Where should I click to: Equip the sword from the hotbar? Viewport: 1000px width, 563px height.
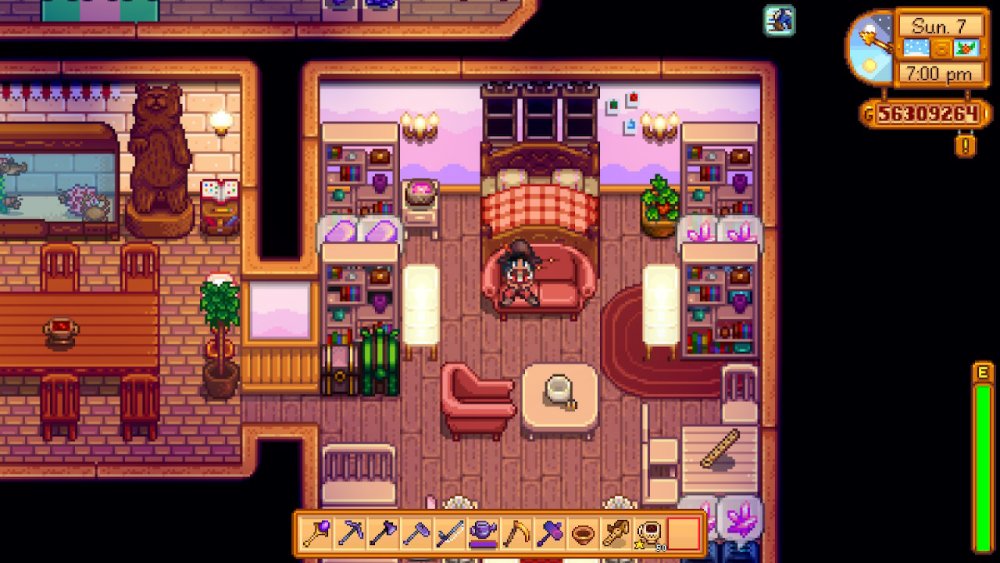449,533
